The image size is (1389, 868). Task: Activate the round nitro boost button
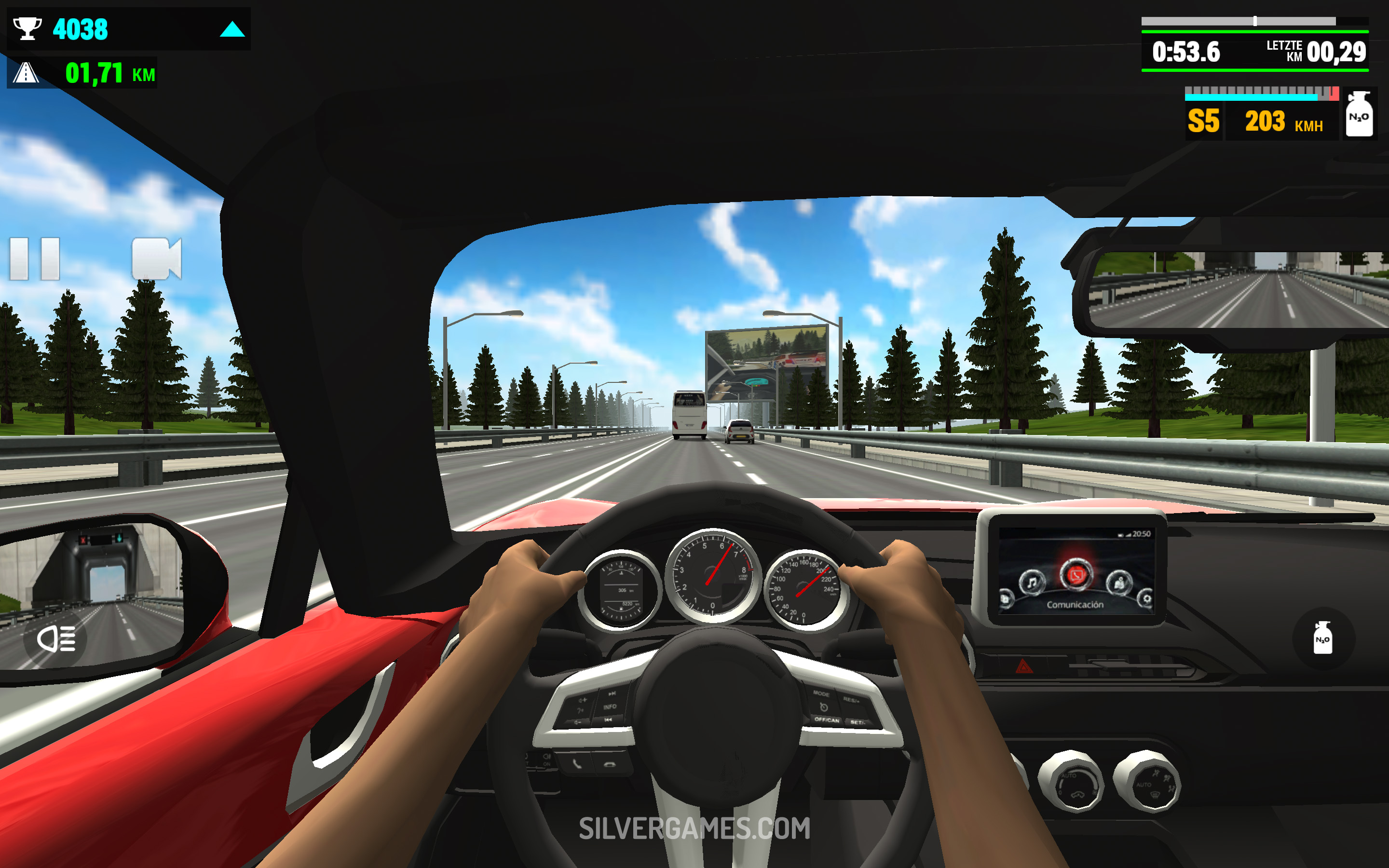1322,638
